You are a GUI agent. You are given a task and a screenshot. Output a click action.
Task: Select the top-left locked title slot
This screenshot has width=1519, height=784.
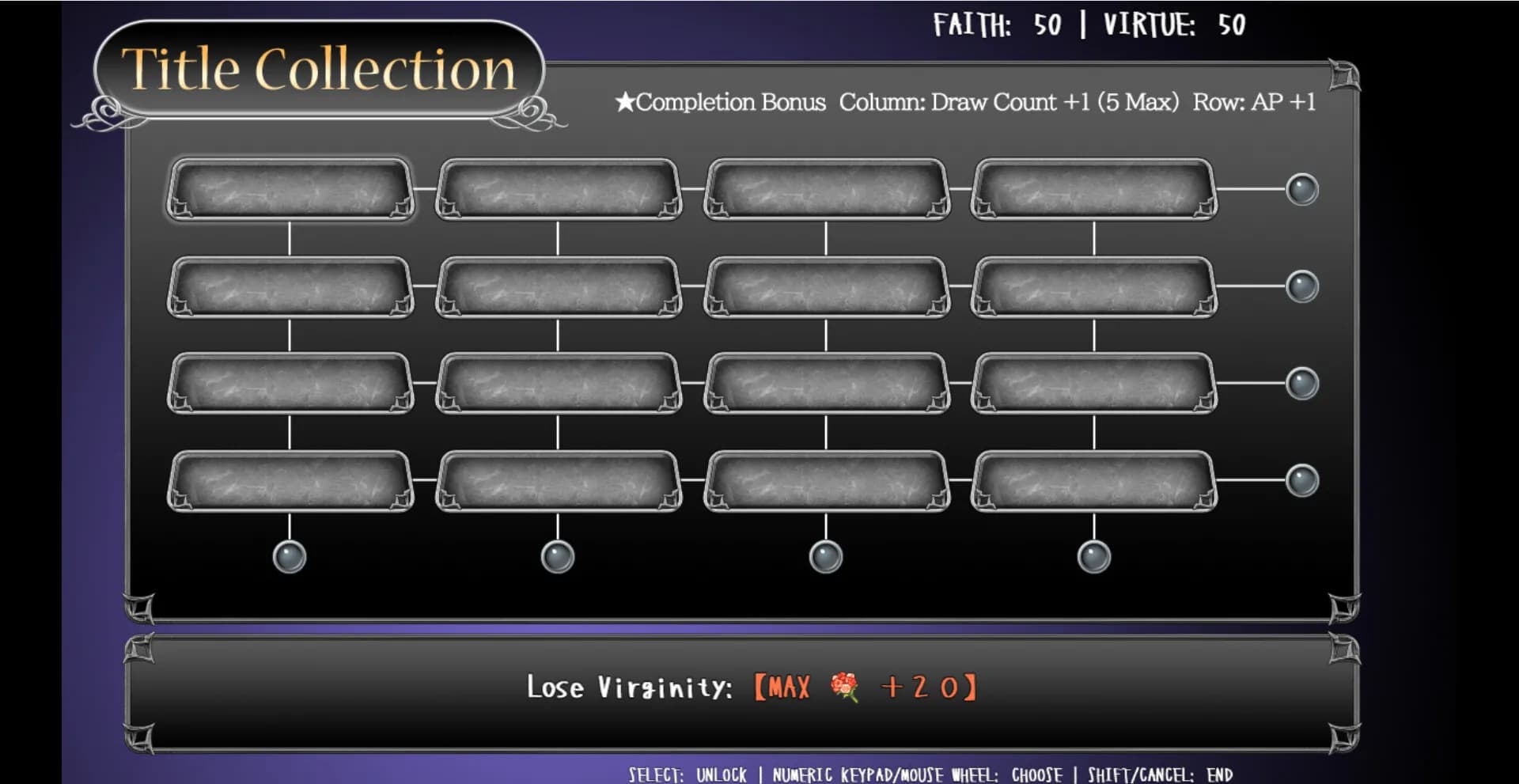[x=291, y=187]
